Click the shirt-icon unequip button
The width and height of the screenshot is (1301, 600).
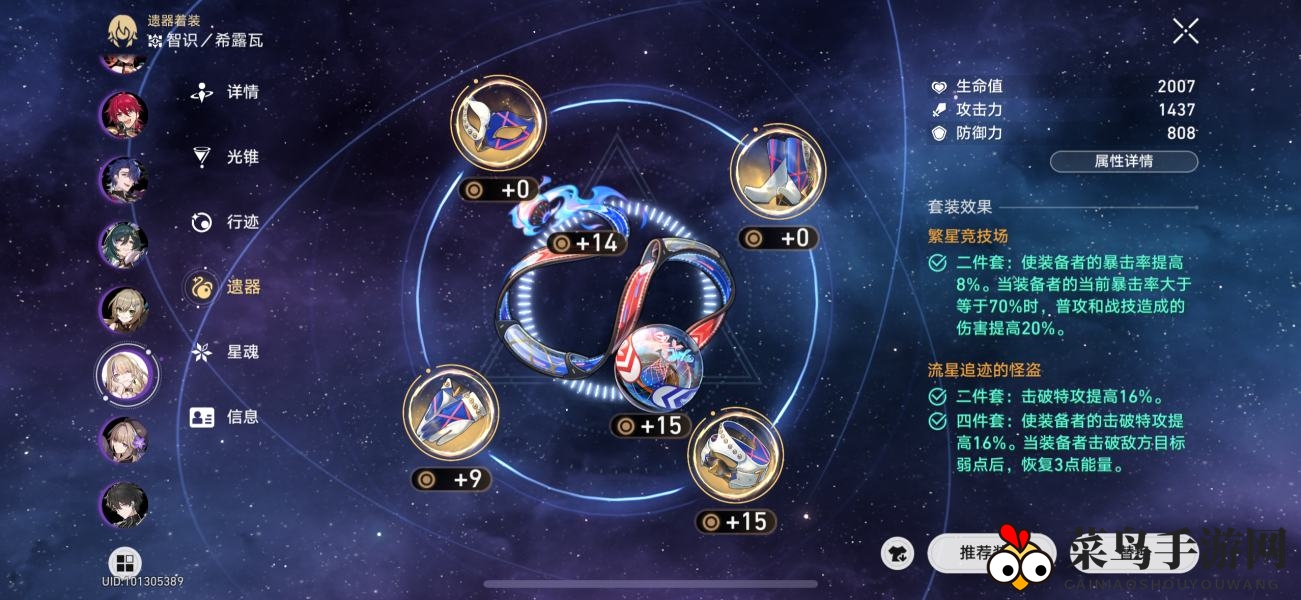click(899, 552)
